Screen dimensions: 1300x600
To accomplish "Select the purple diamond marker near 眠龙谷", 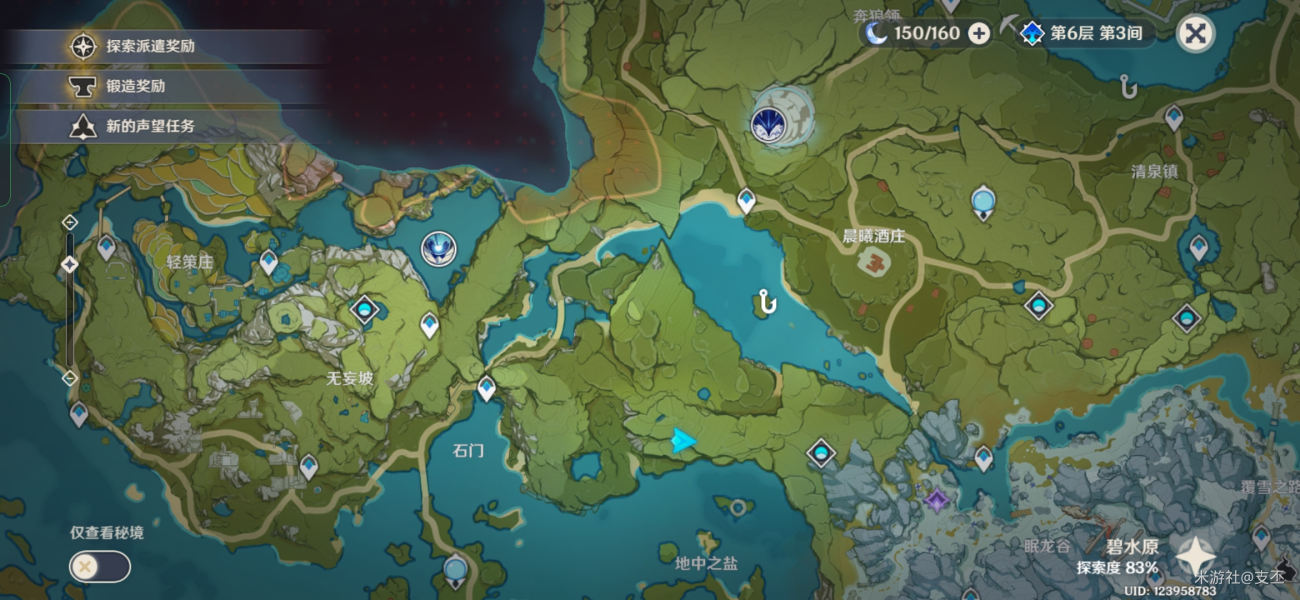I will tap(937, 499).
